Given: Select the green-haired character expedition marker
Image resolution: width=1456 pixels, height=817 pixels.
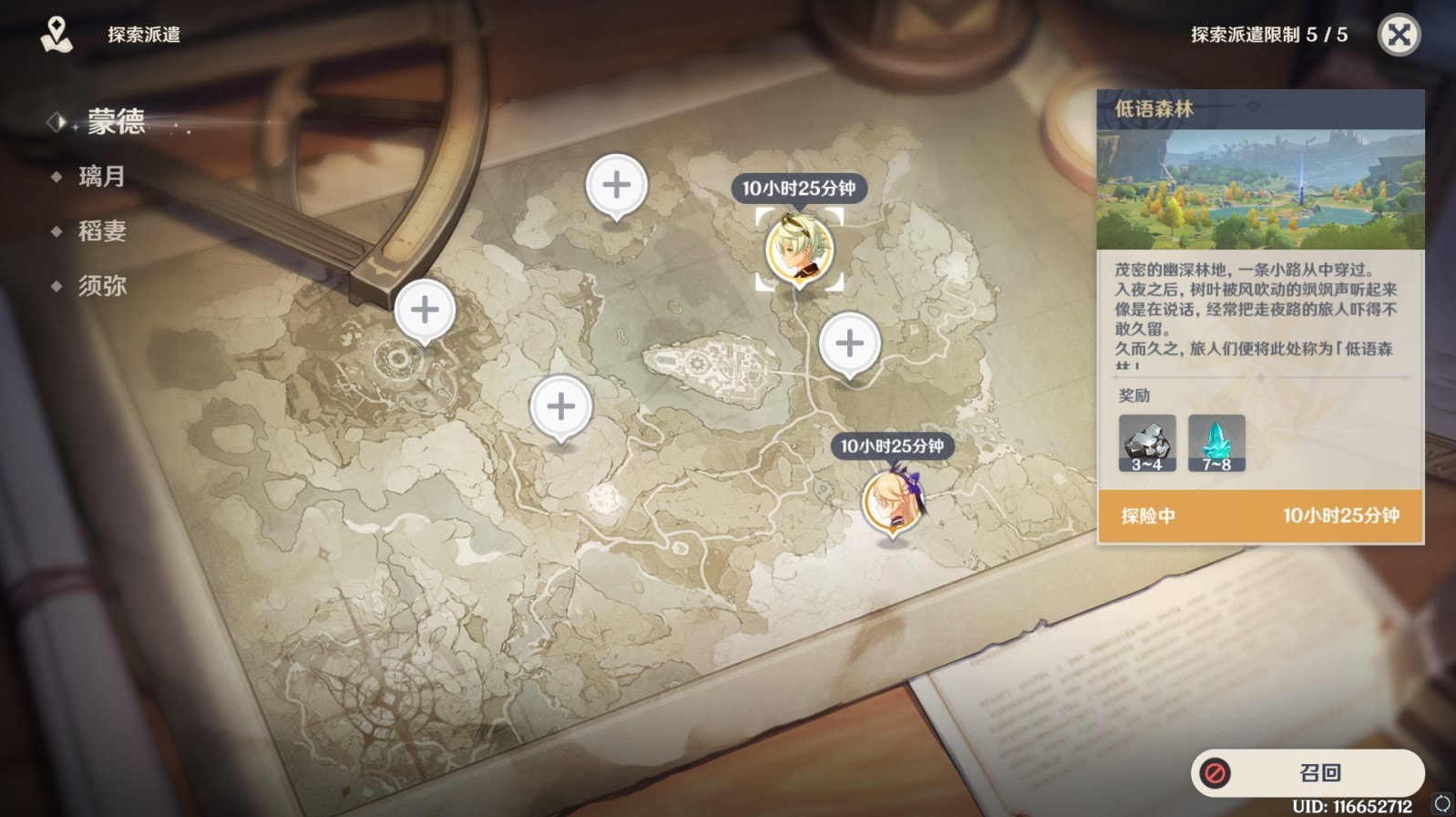Looking at the screenshot, I should [x=799, y=249].
